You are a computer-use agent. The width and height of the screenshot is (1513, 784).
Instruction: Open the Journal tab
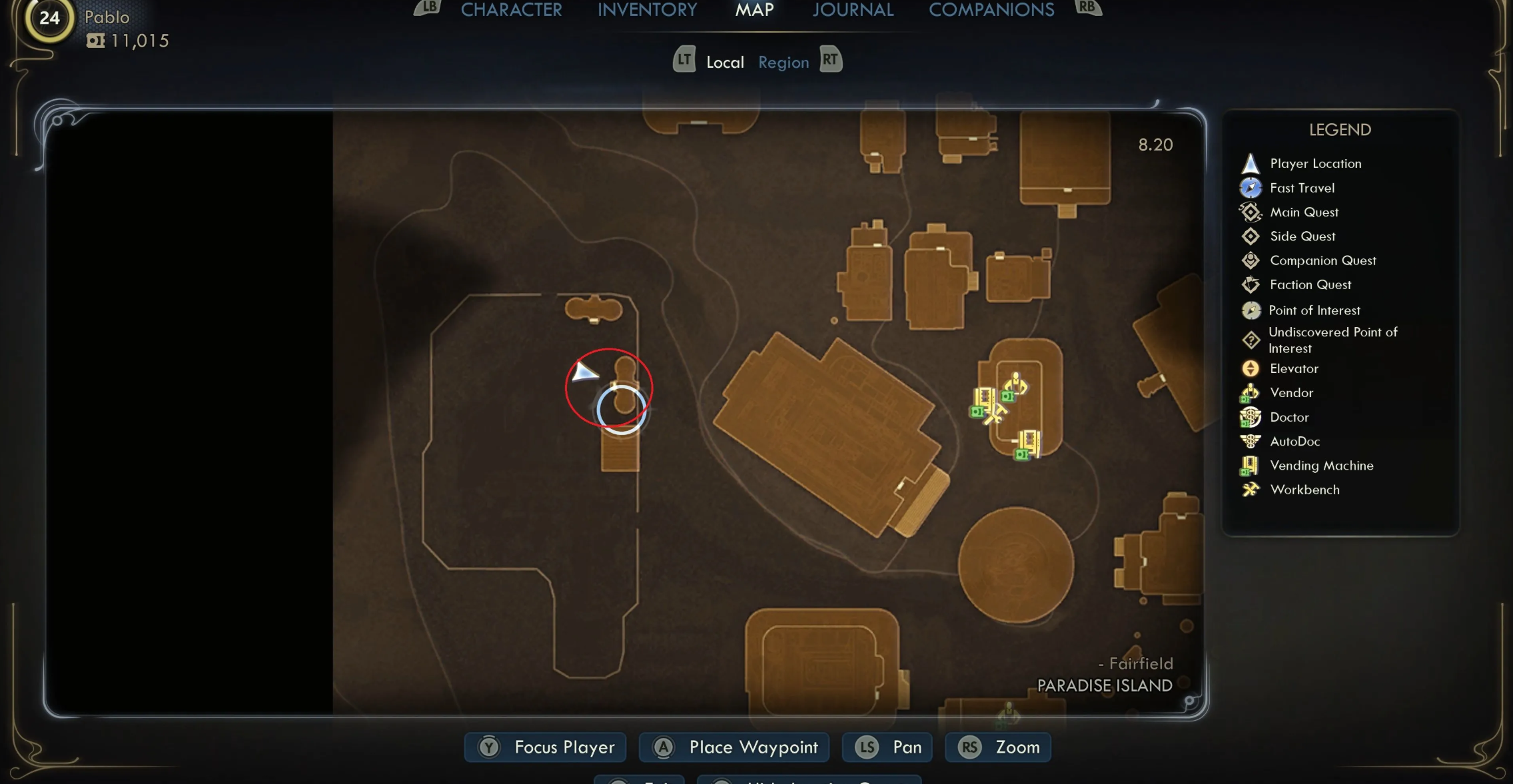[x=853, y=10]
